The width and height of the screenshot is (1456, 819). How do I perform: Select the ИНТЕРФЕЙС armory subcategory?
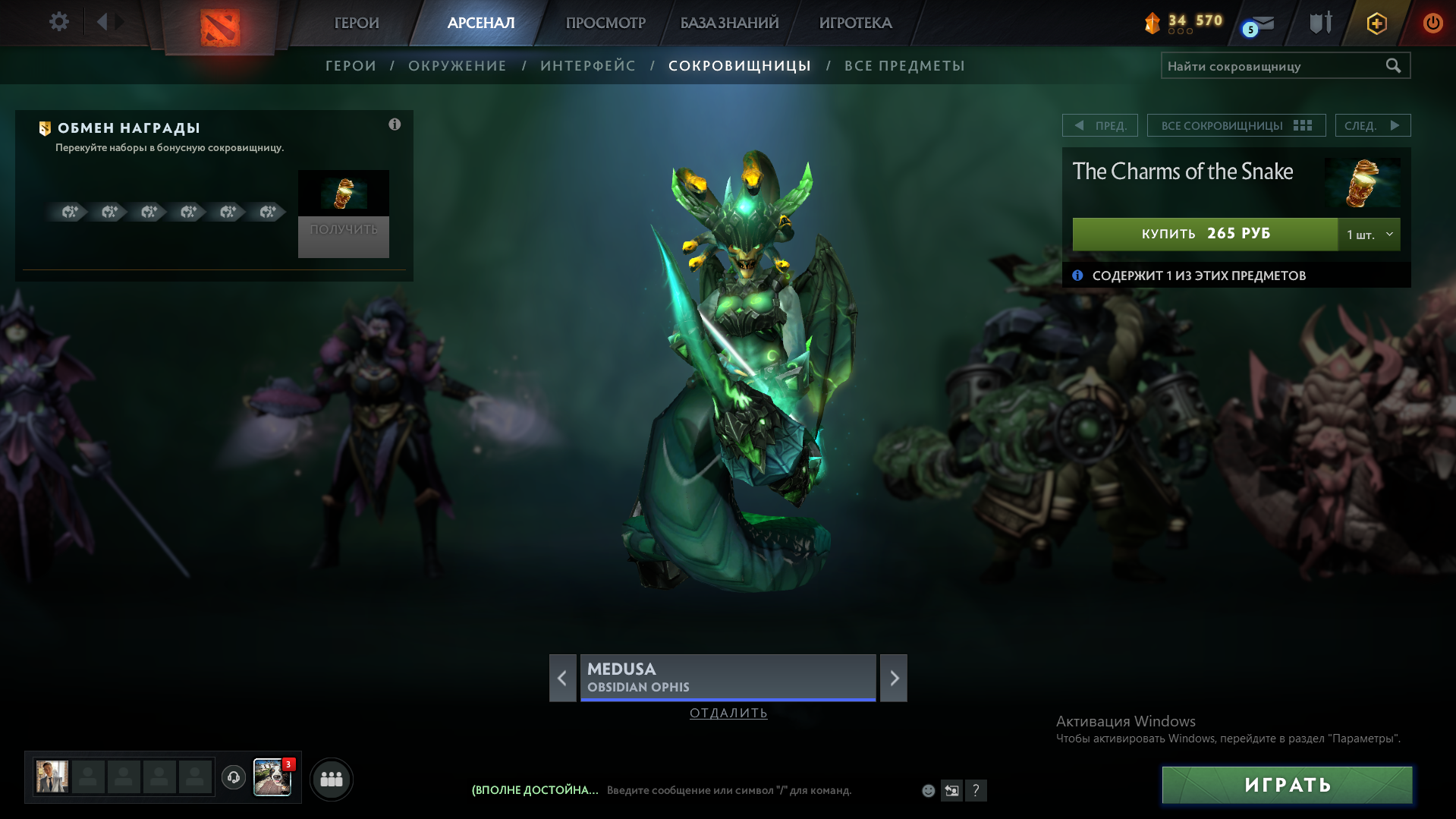(x=588, y=66)
